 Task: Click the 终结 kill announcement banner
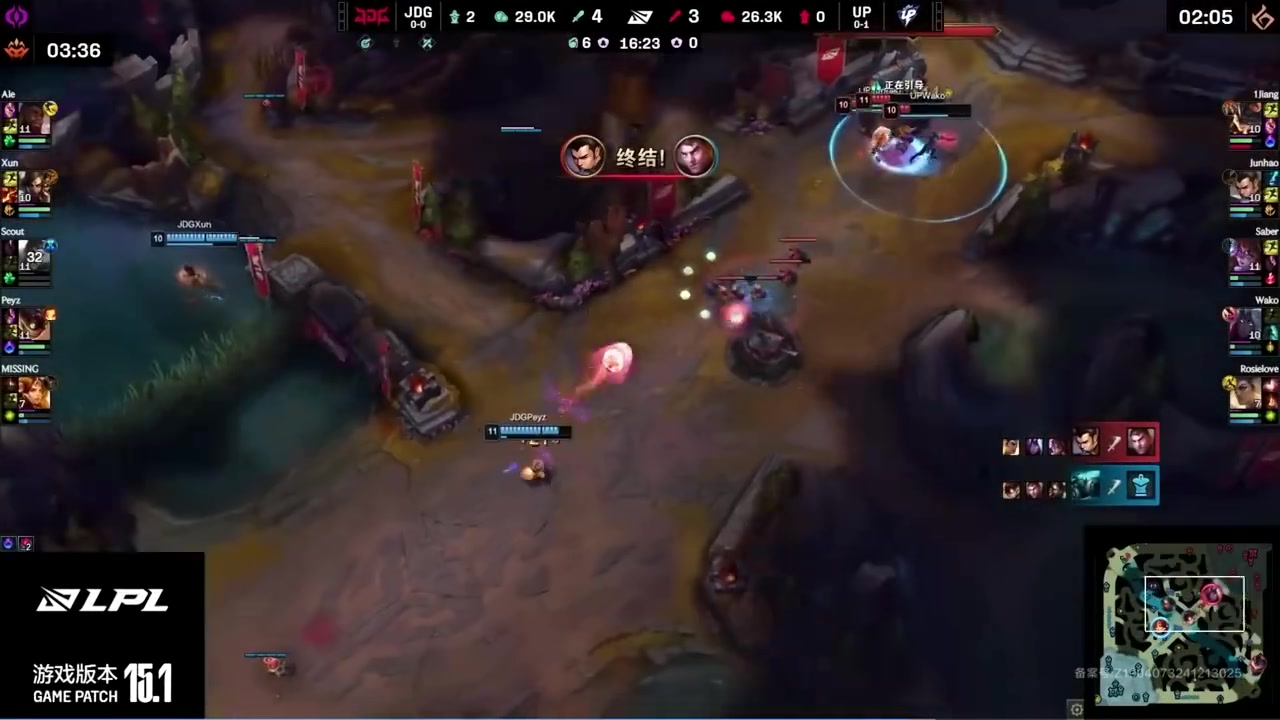[640, 157]
